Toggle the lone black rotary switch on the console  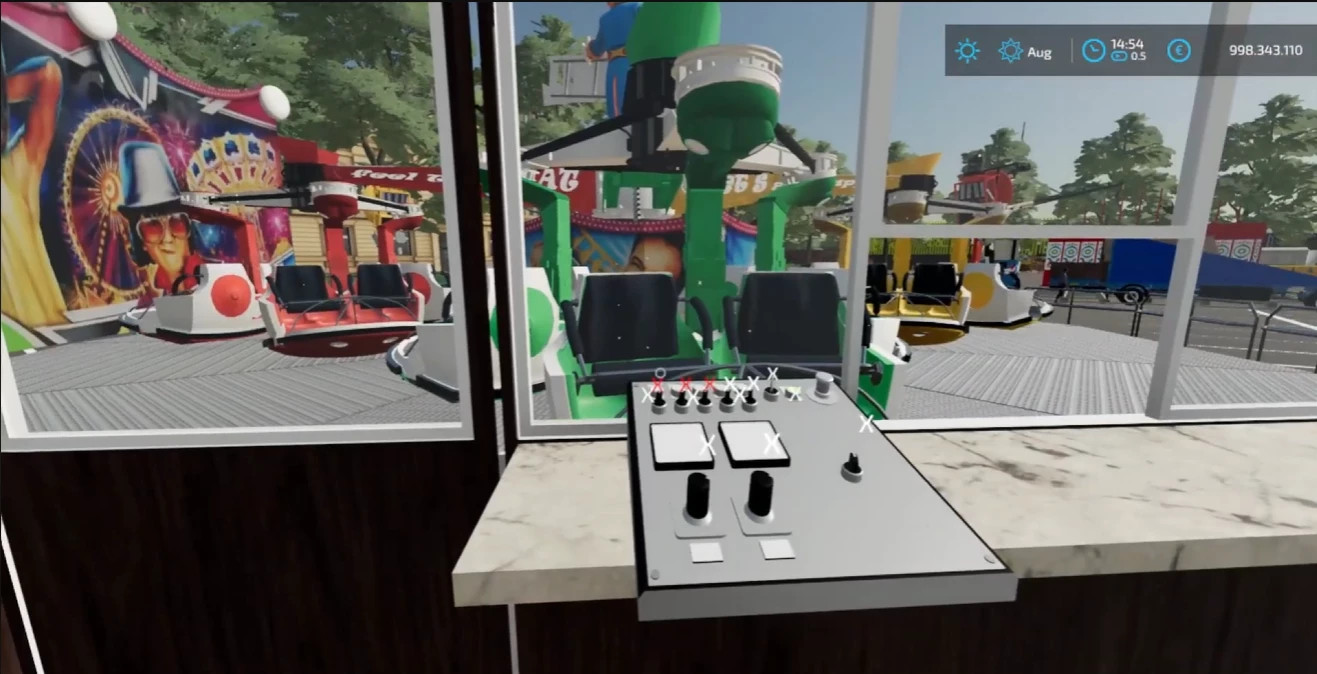[x=852, y=466]
